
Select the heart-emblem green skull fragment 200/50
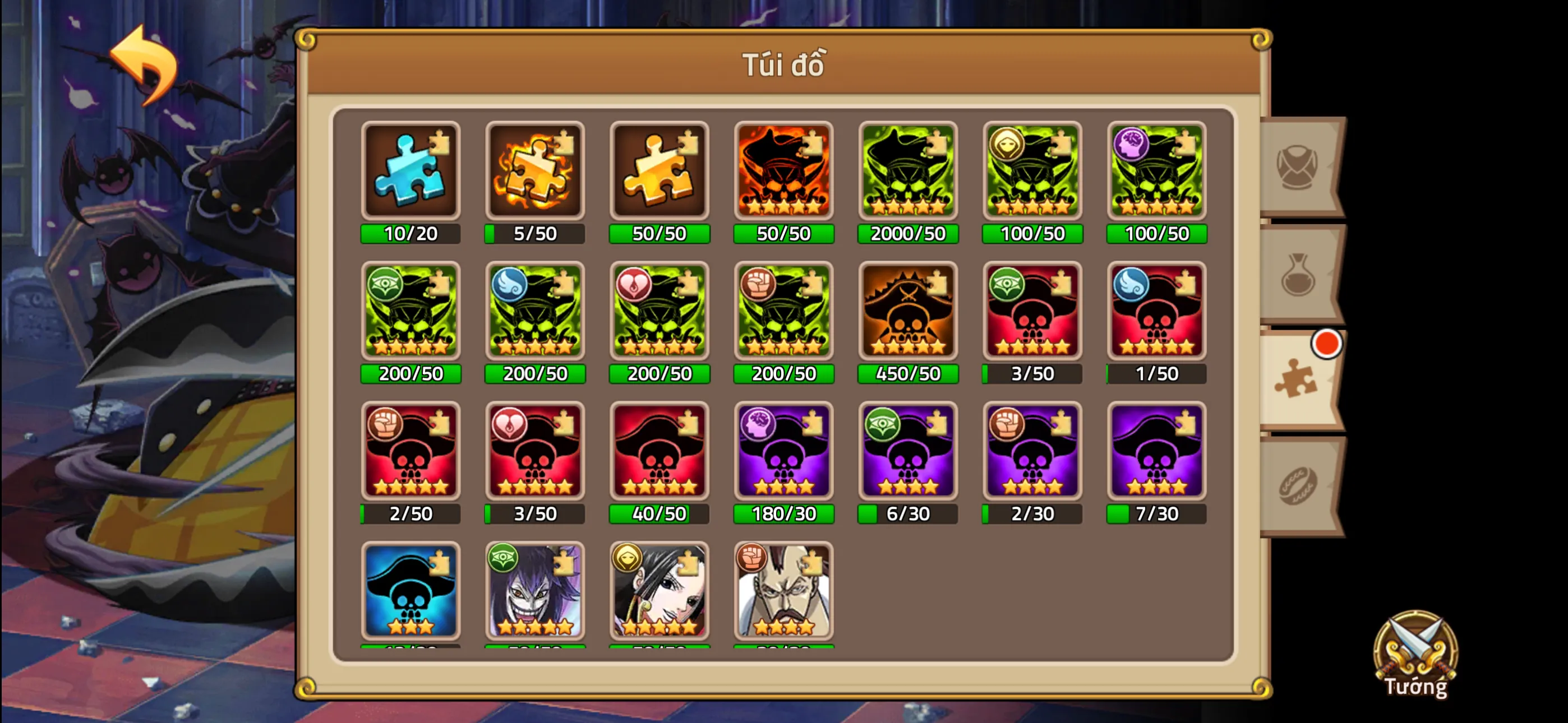point(658,312)
